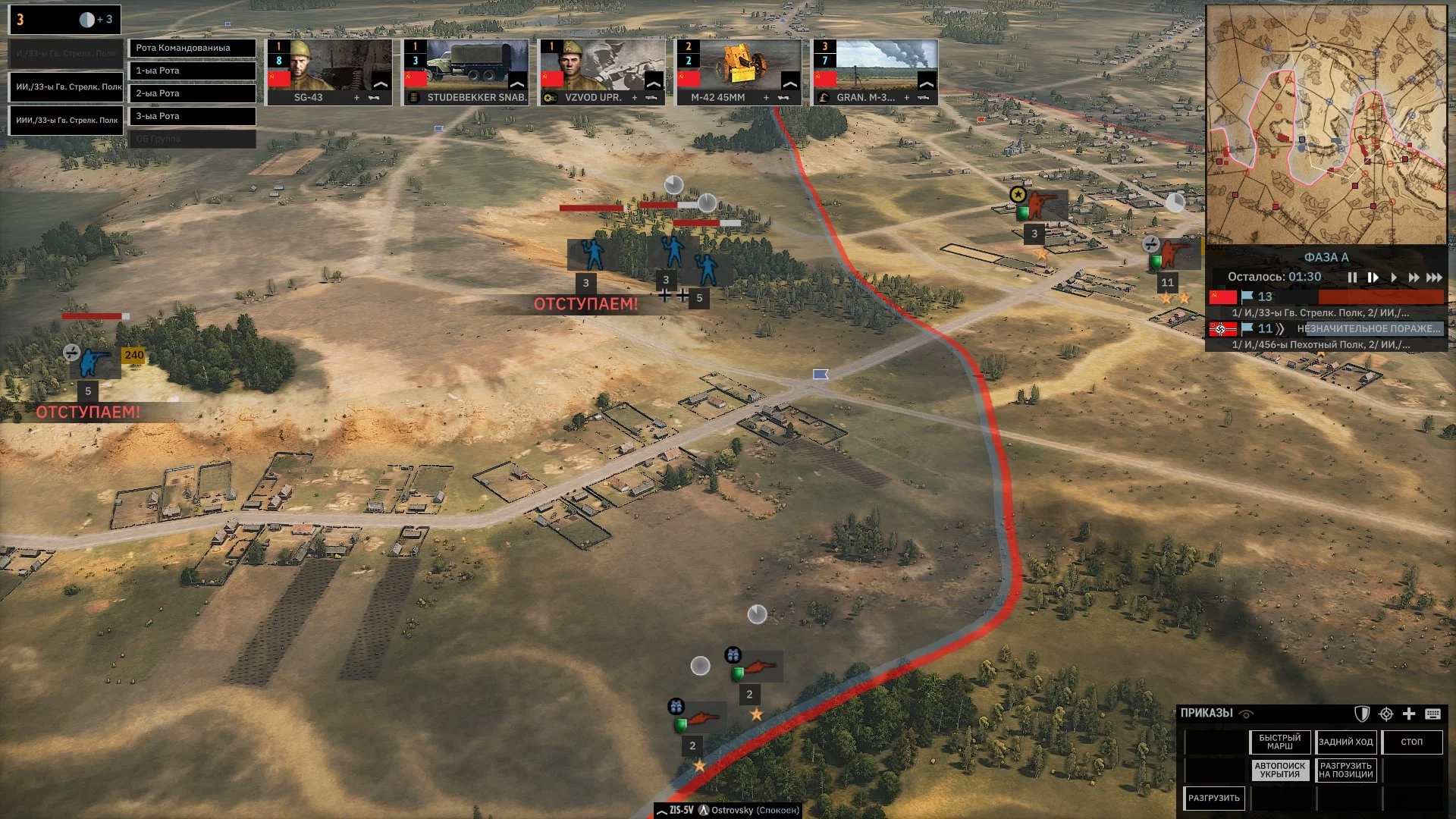Select the Studebekker Snab. supply truck card

(466, 72)
